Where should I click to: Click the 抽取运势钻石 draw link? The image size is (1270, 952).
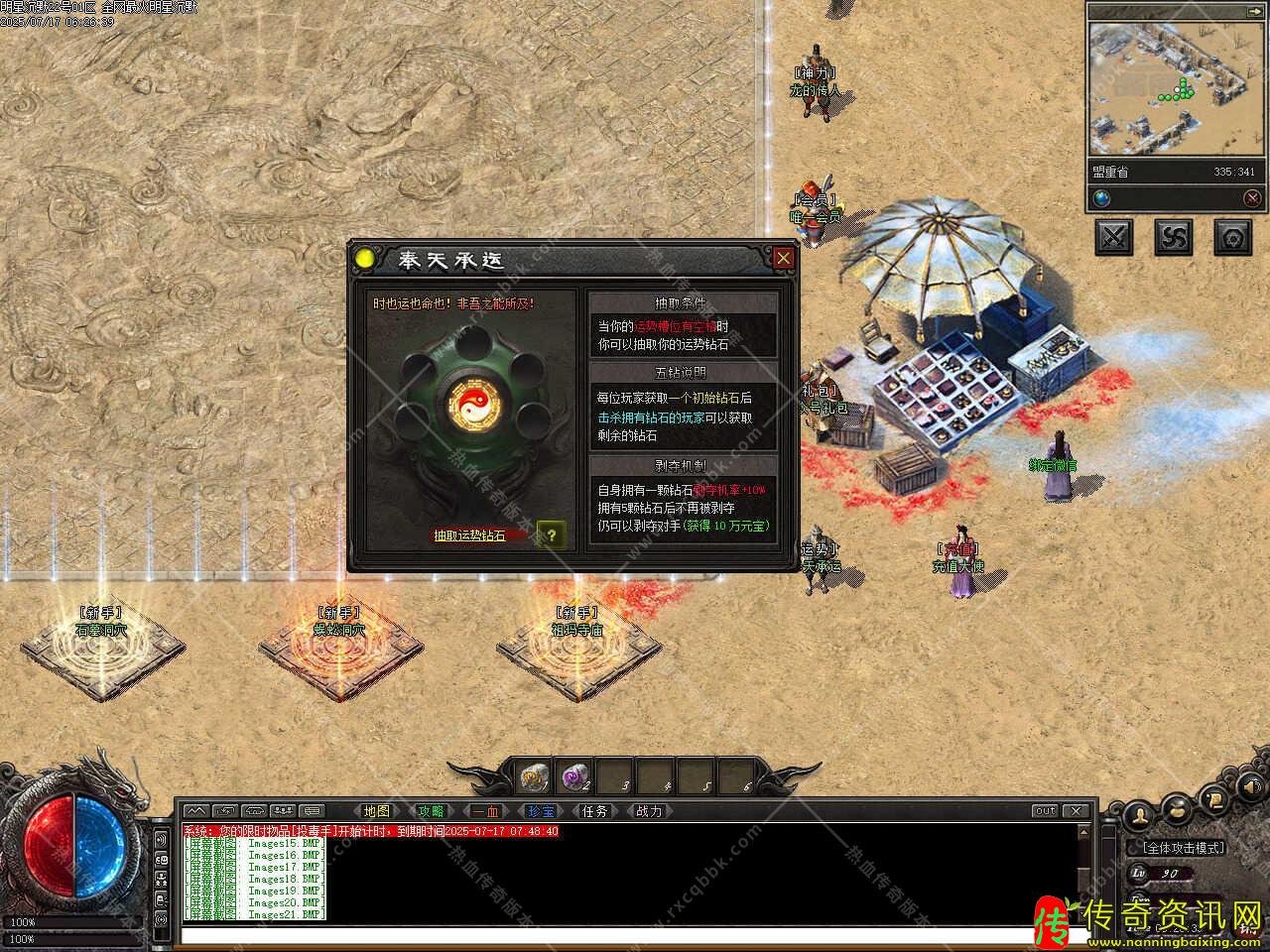(x=469, y=535)
